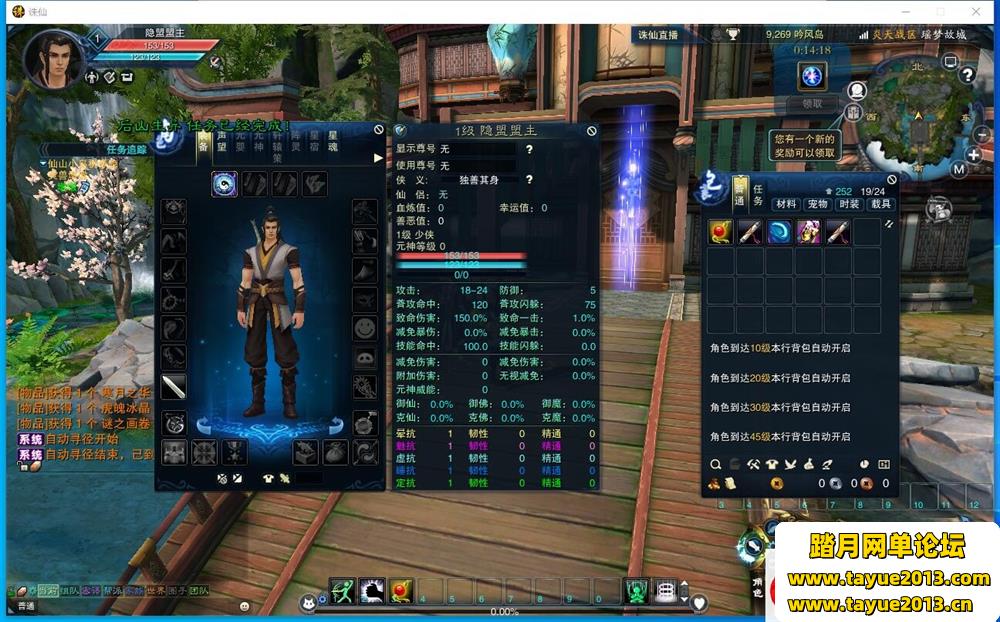The height and width of the screenshot is (622, 1000).
Task: Maximize the game window
Action: tap(940, 11)
